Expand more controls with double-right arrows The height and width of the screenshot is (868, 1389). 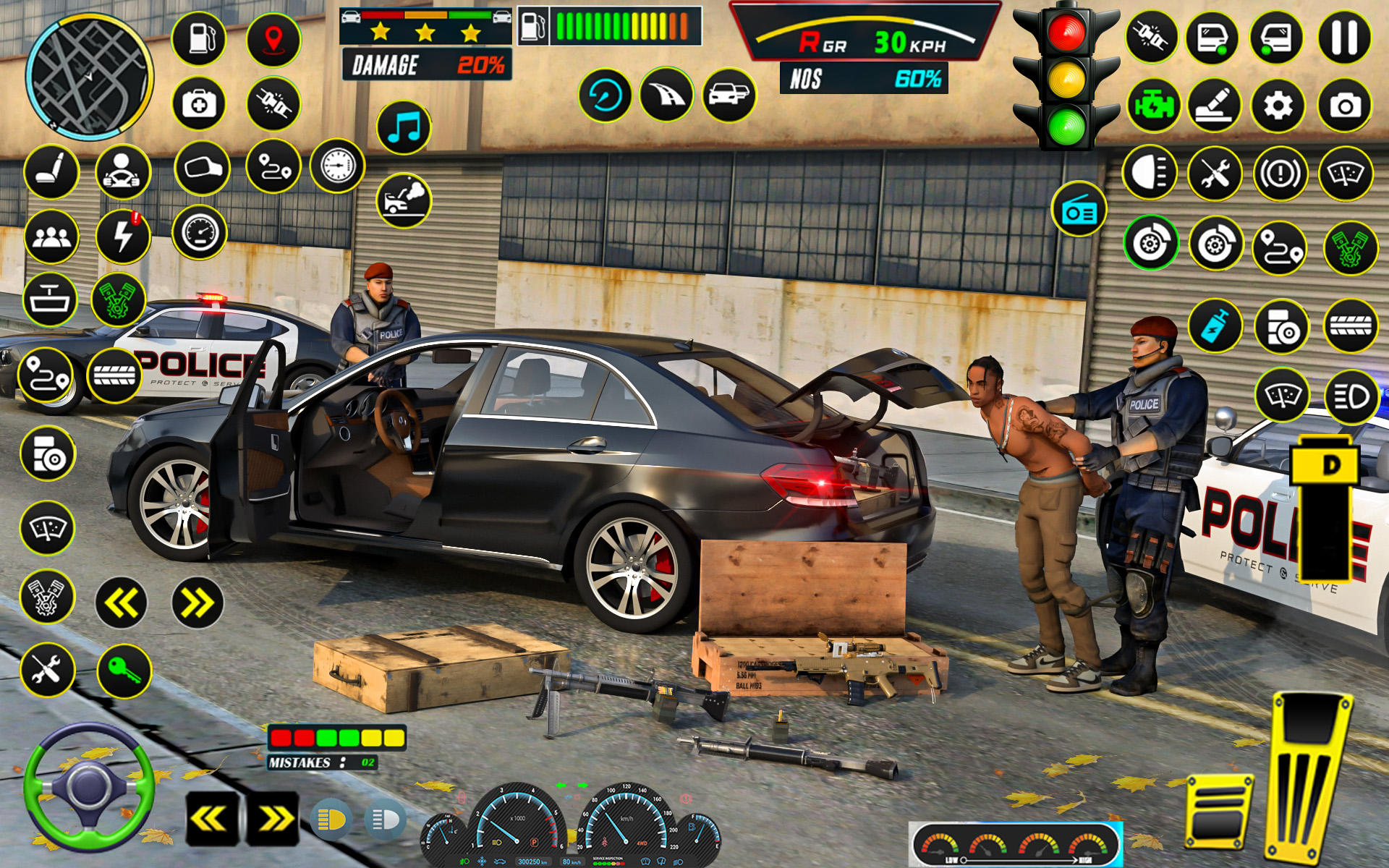pos(196,601)
